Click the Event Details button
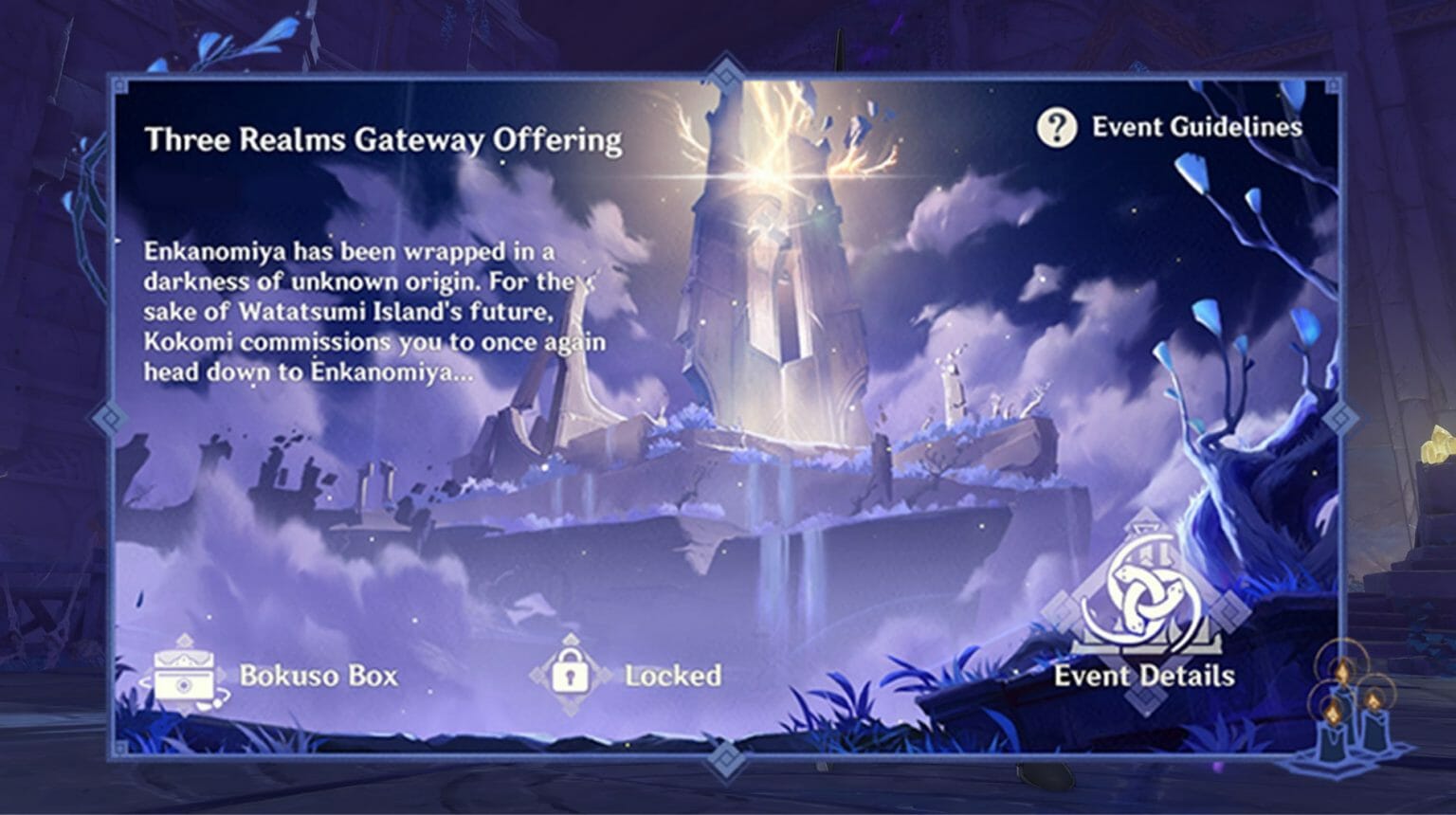Screen dimensions: 1456x815 pyautogui.click(x=1145, y=677)
